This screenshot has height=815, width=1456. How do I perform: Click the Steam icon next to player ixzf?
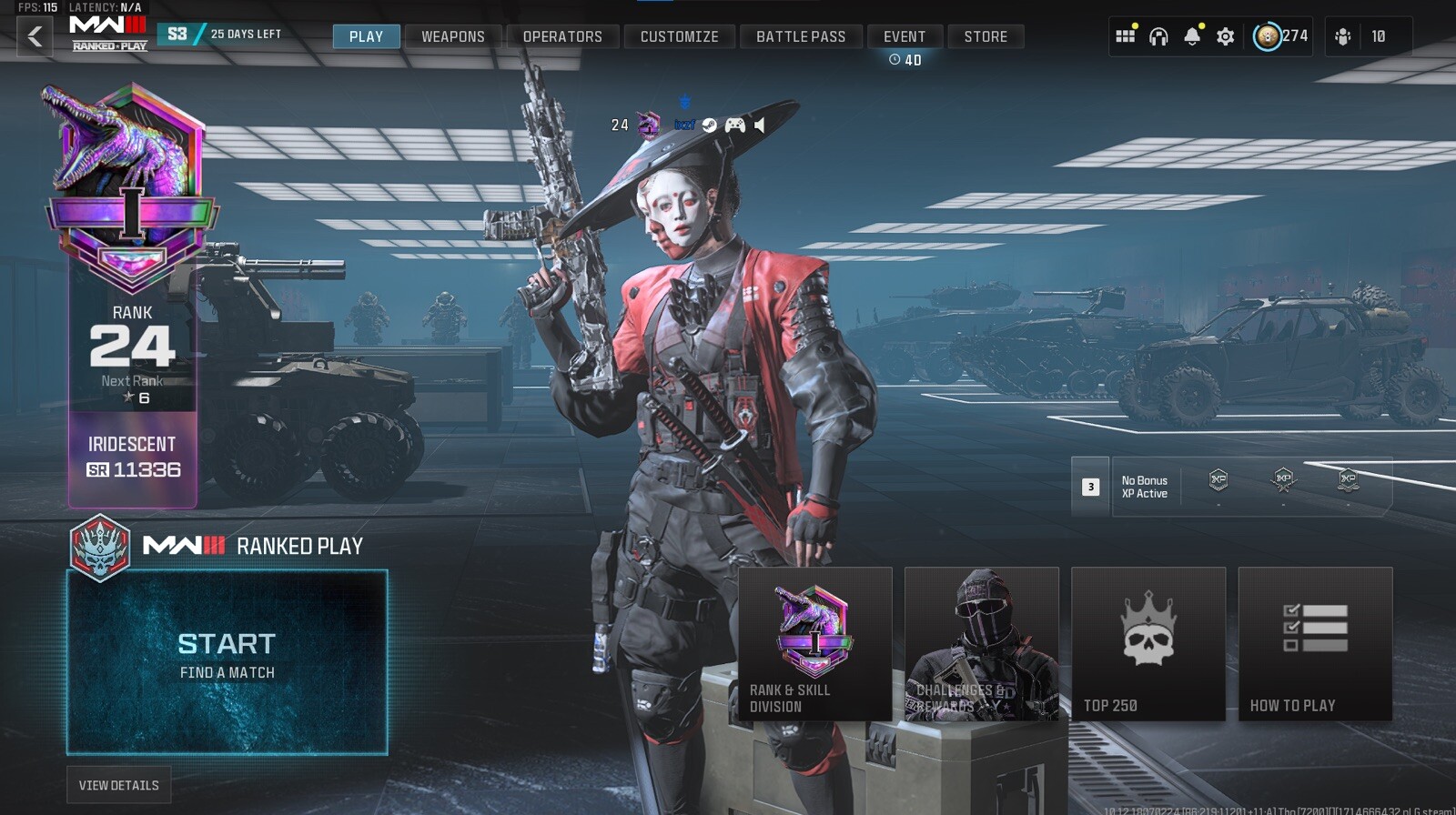pyautogui.click(x=709, y=125)
